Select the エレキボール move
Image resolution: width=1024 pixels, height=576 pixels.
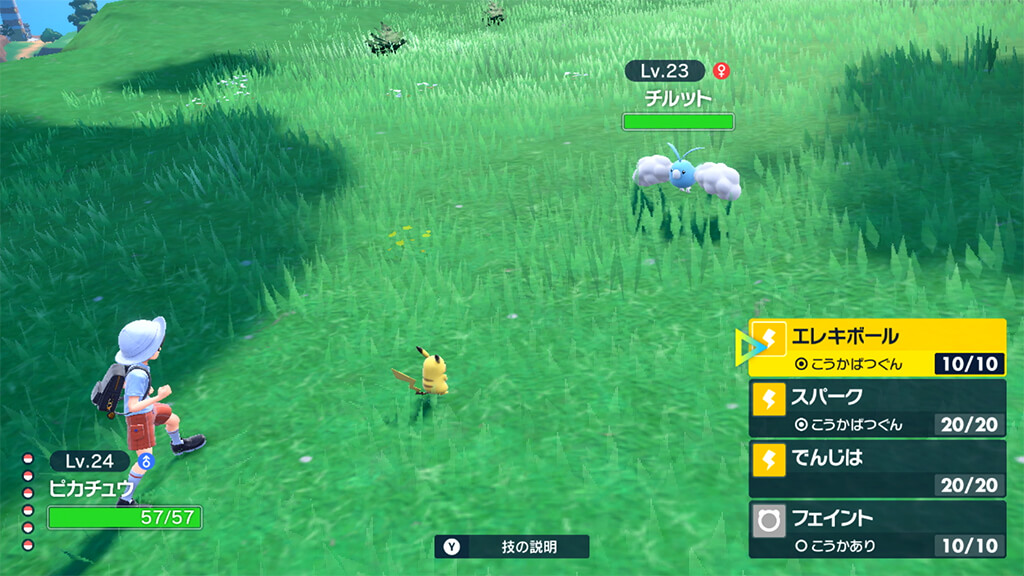[877, 347]
